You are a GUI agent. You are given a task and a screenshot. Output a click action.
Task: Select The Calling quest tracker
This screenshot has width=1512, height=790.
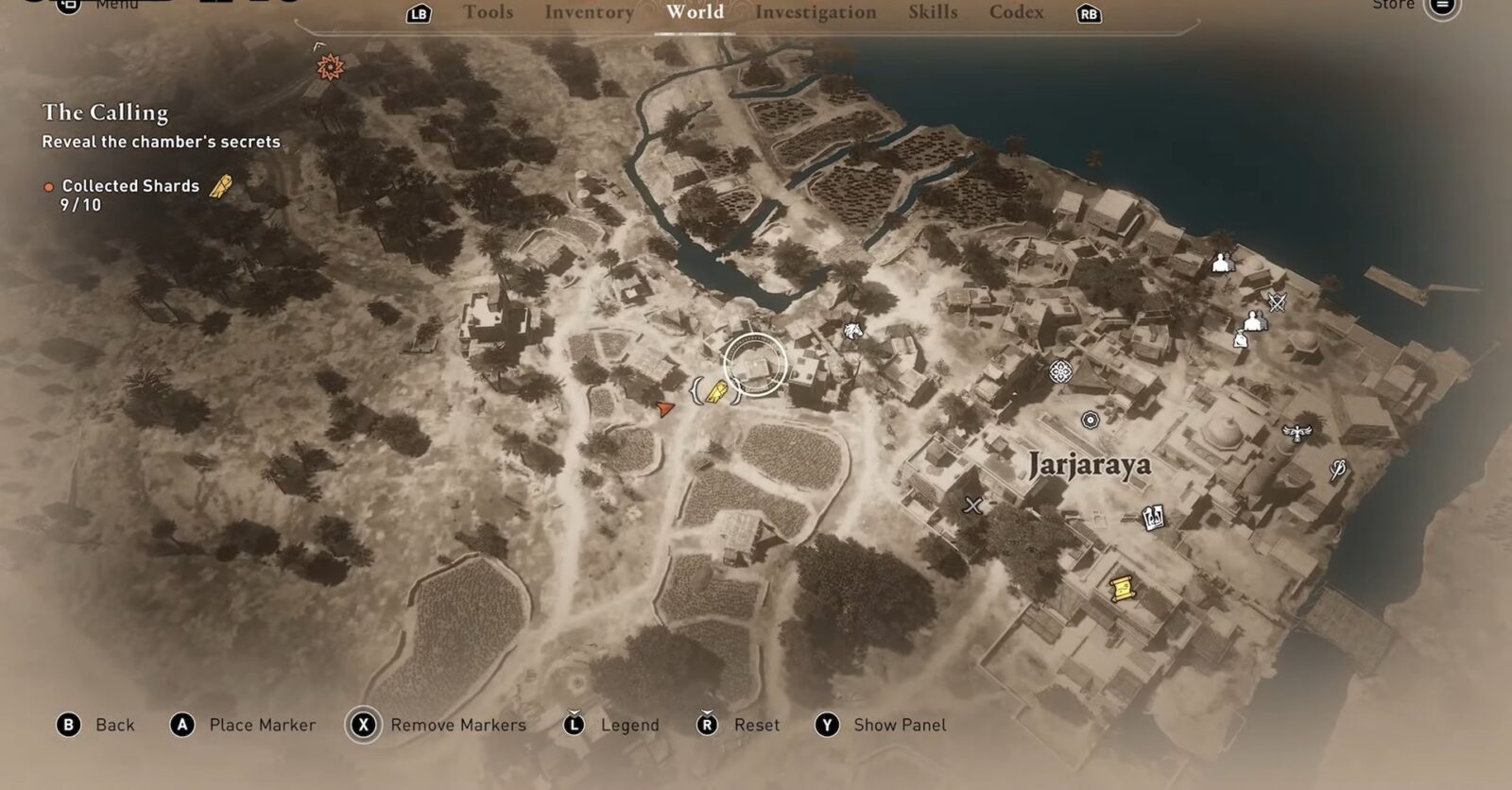pyautogui.click(x=105, y=112)
